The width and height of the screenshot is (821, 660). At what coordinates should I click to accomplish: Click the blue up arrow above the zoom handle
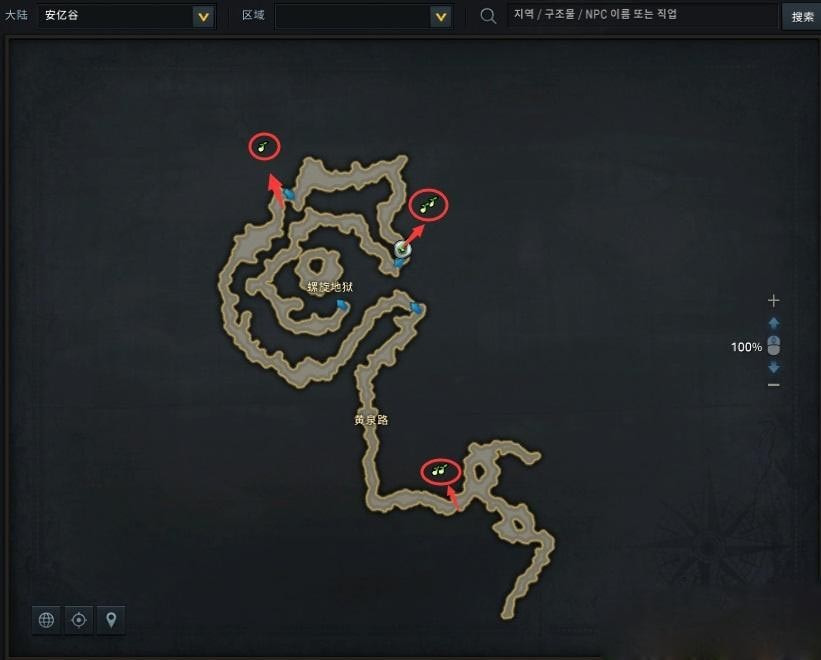[773, 323]
